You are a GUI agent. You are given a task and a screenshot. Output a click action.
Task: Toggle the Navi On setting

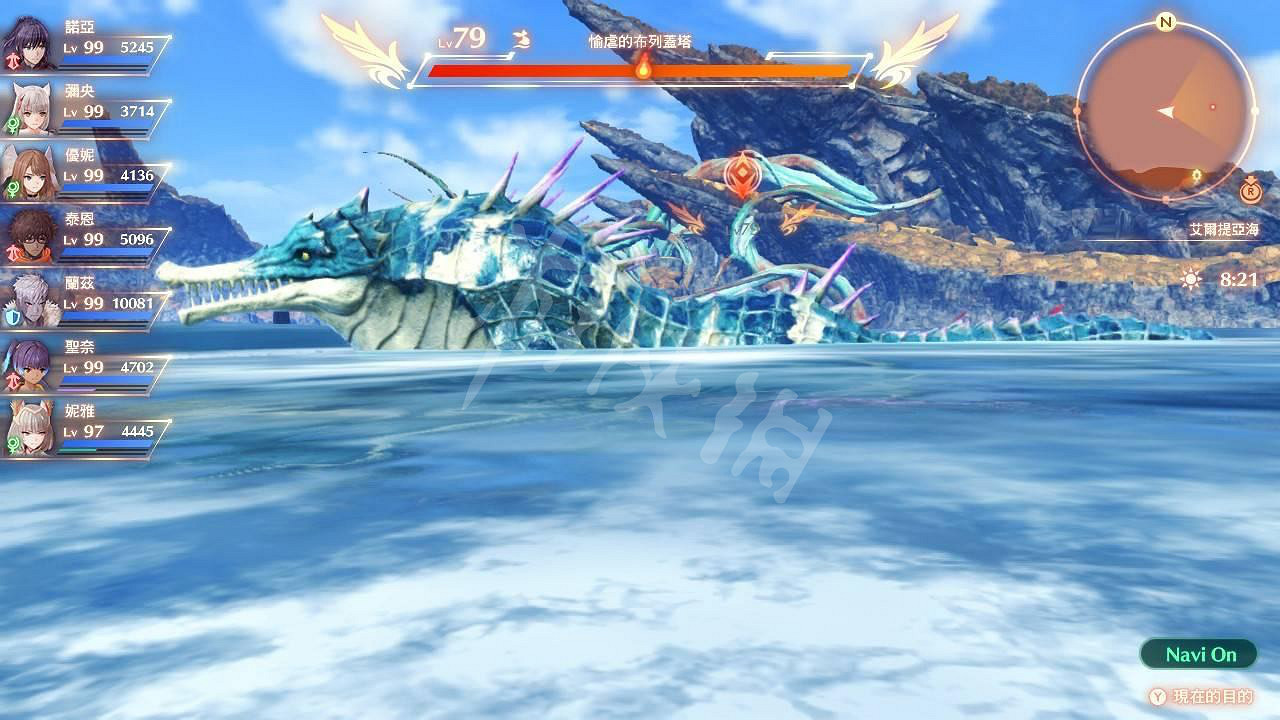tap(1196, 654)
